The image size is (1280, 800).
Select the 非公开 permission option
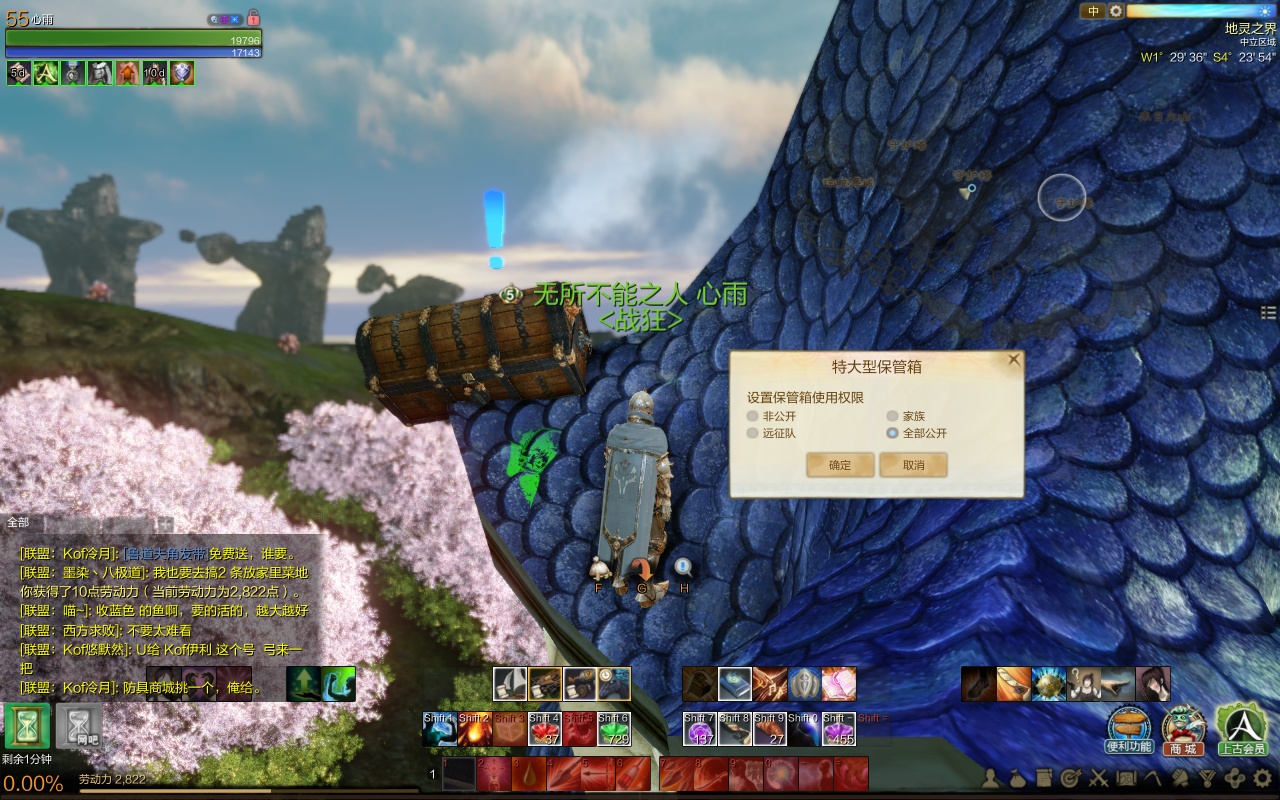click(x=753, y=416)
